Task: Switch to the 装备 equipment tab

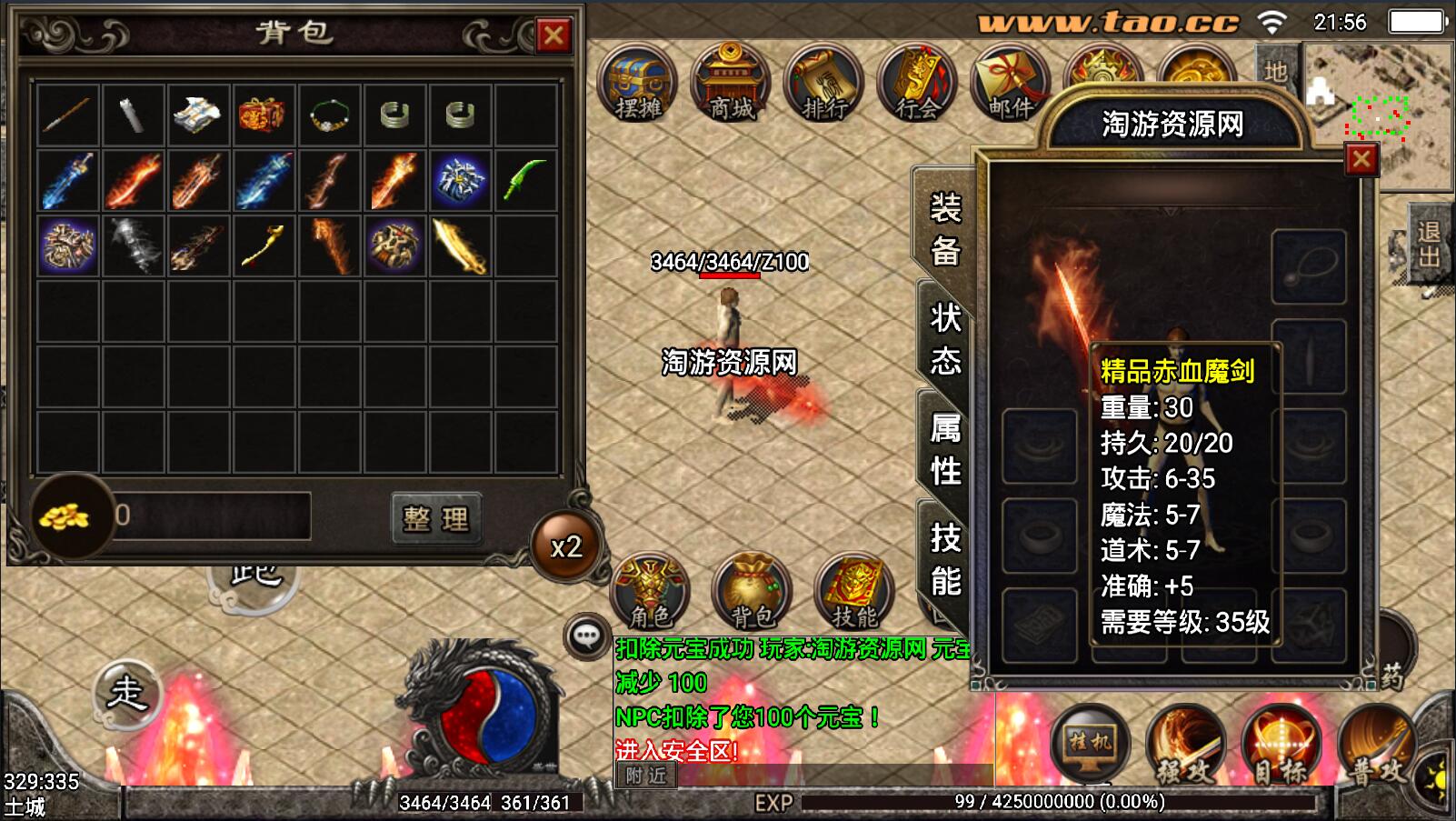Action: tap(945, 229)
